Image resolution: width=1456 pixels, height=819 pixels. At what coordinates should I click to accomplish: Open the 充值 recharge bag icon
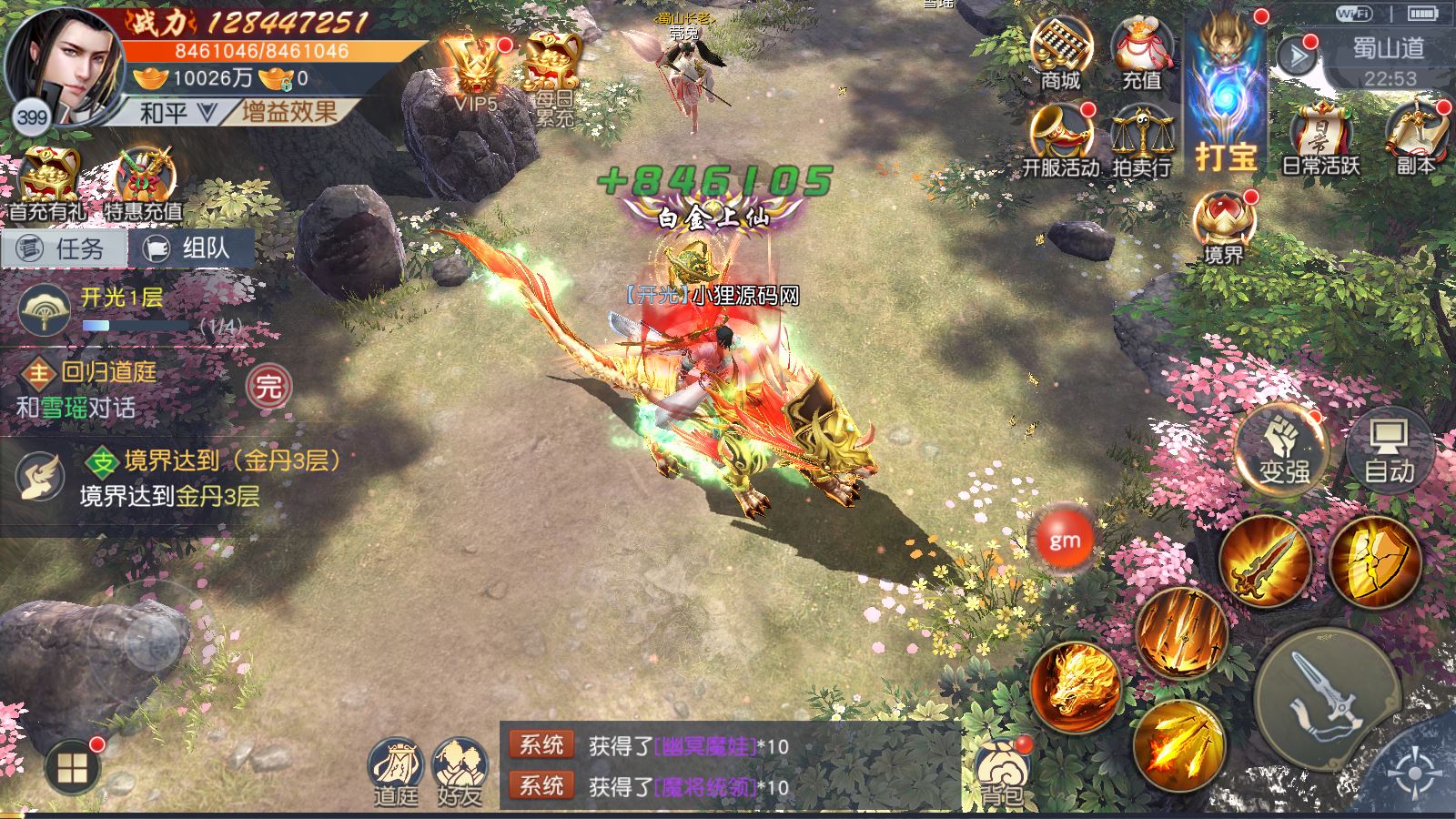pyautogui.click(x=1141, y=53)
